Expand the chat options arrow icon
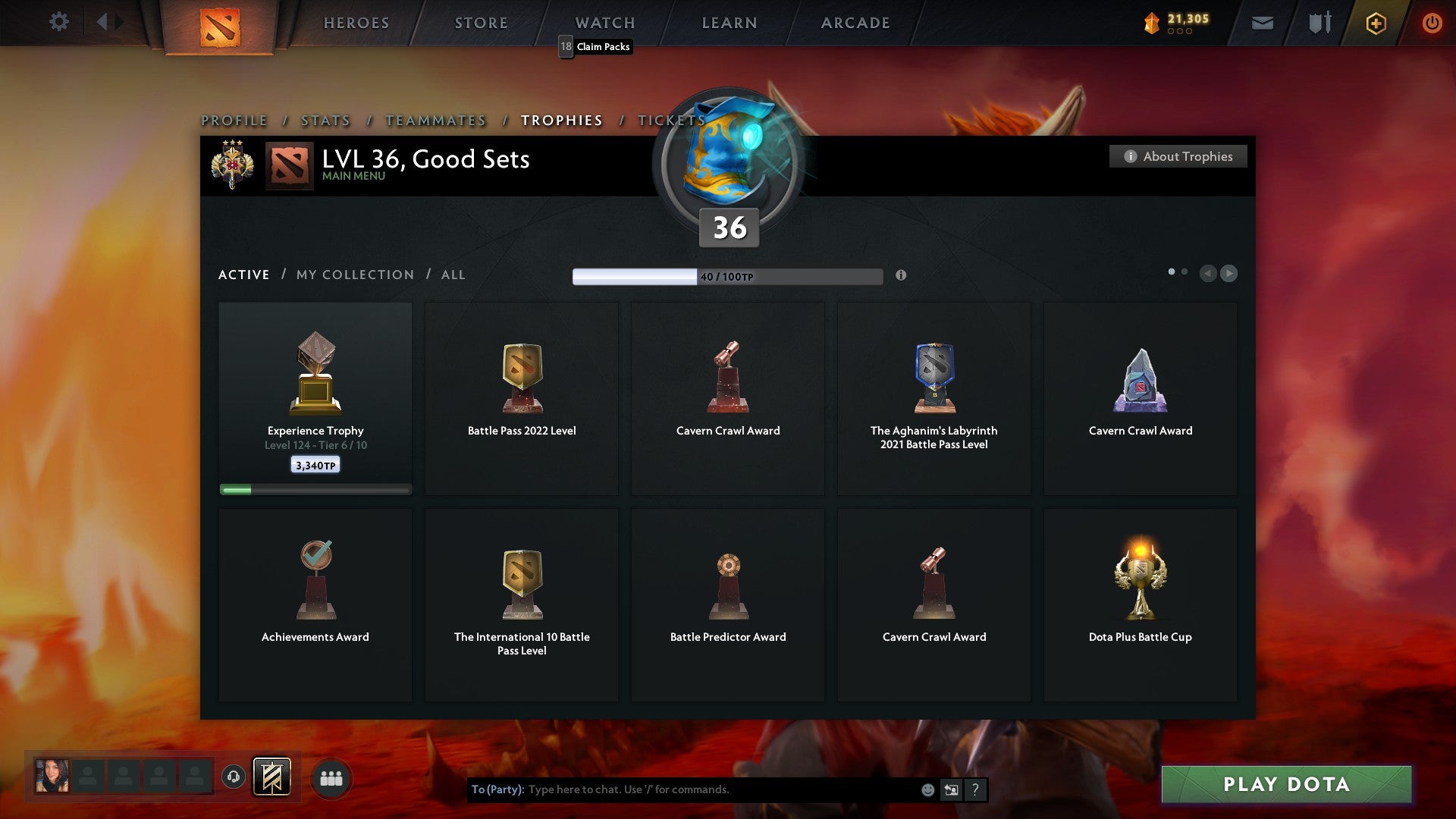 950,789
